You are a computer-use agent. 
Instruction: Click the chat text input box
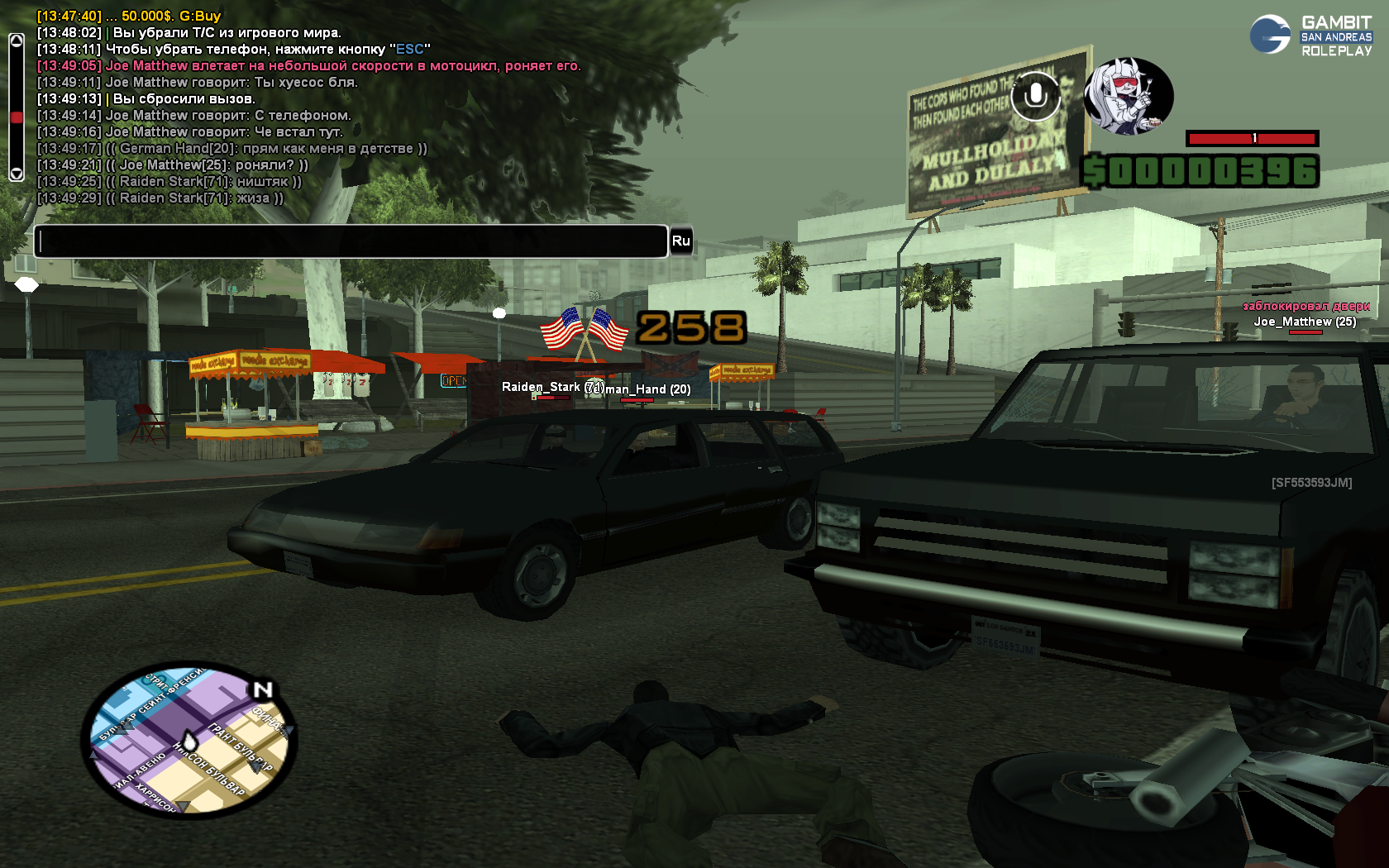(351, 241)
